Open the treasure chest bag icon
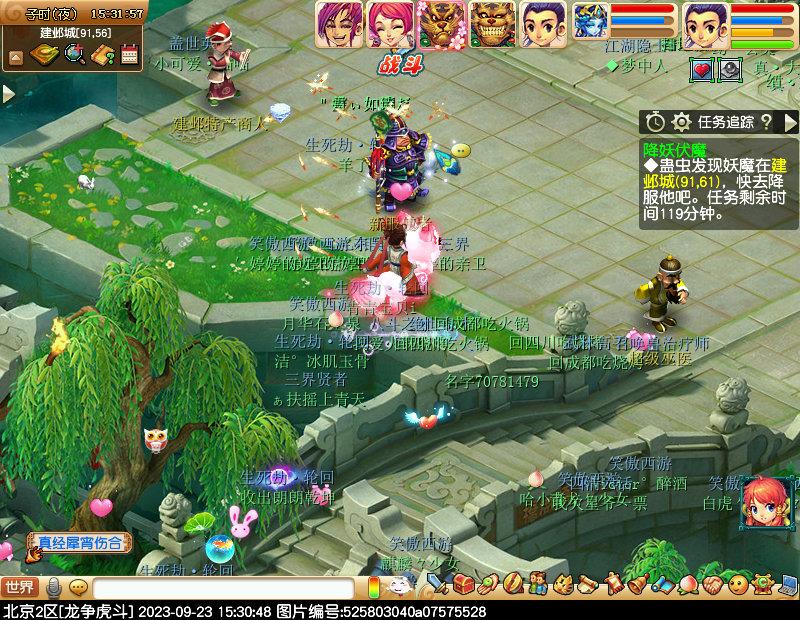Screen dimensions: 800x620 [465, 583]
